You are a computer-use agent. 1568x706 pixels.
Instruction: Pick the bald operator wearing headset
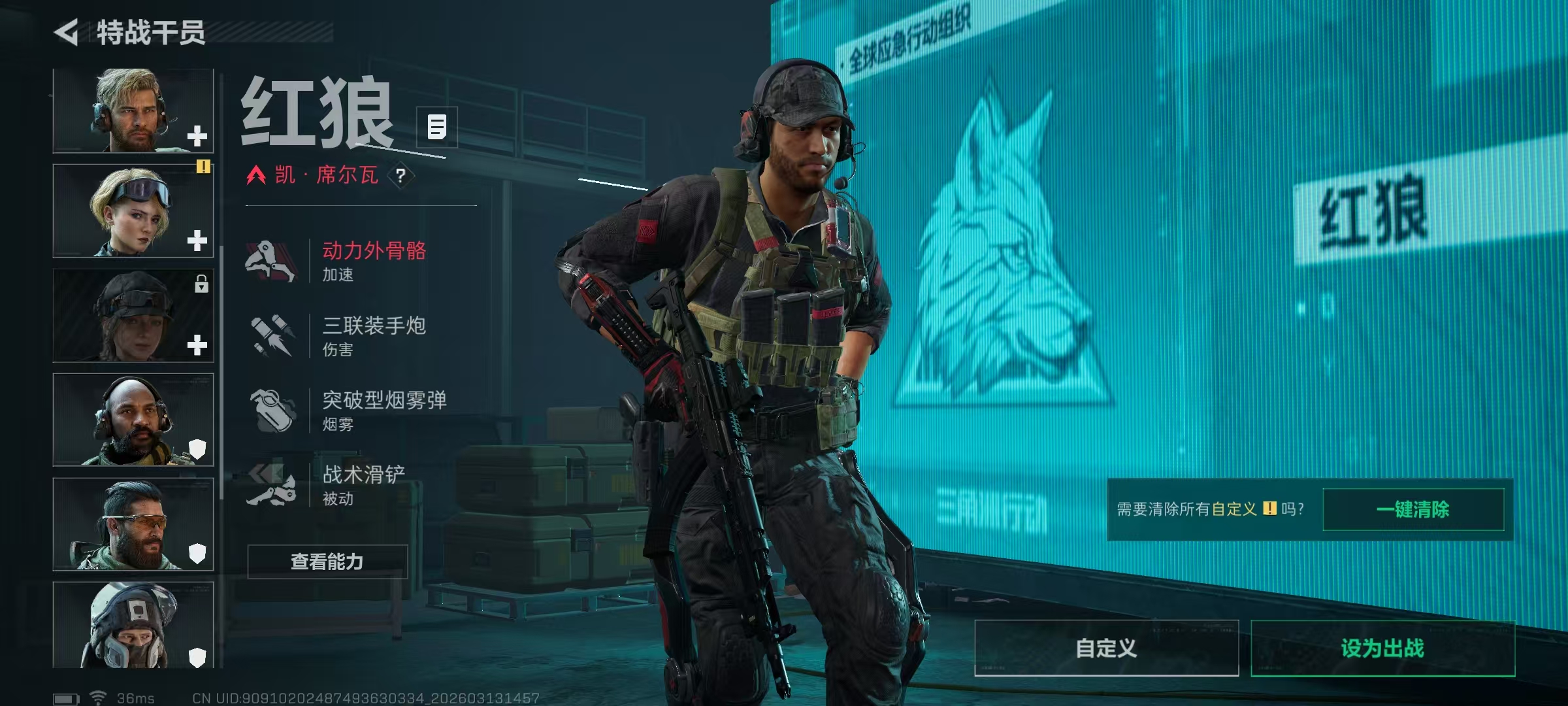click(133, 420)
